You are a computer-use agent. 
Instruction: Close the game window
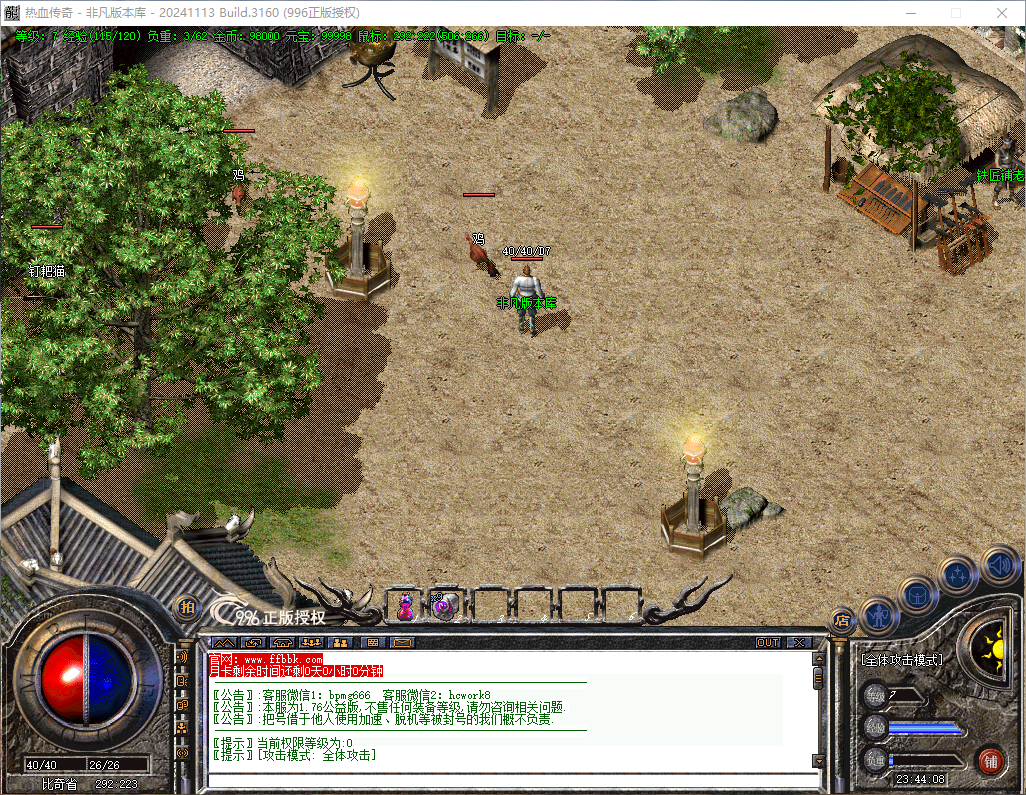click(x=1002, y=13)
